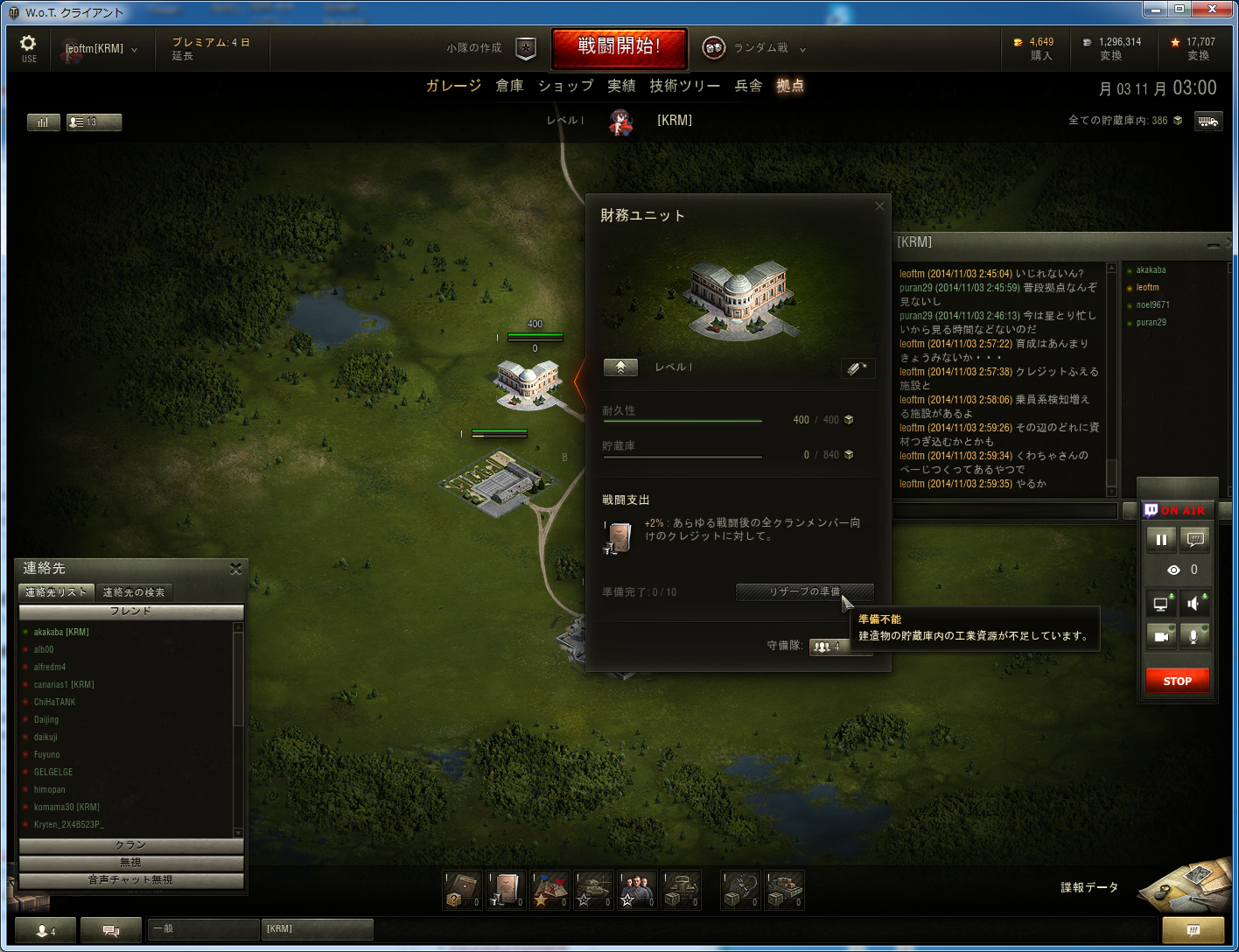Pause the stream in the ON AIR panel

tap(1161, 539)
